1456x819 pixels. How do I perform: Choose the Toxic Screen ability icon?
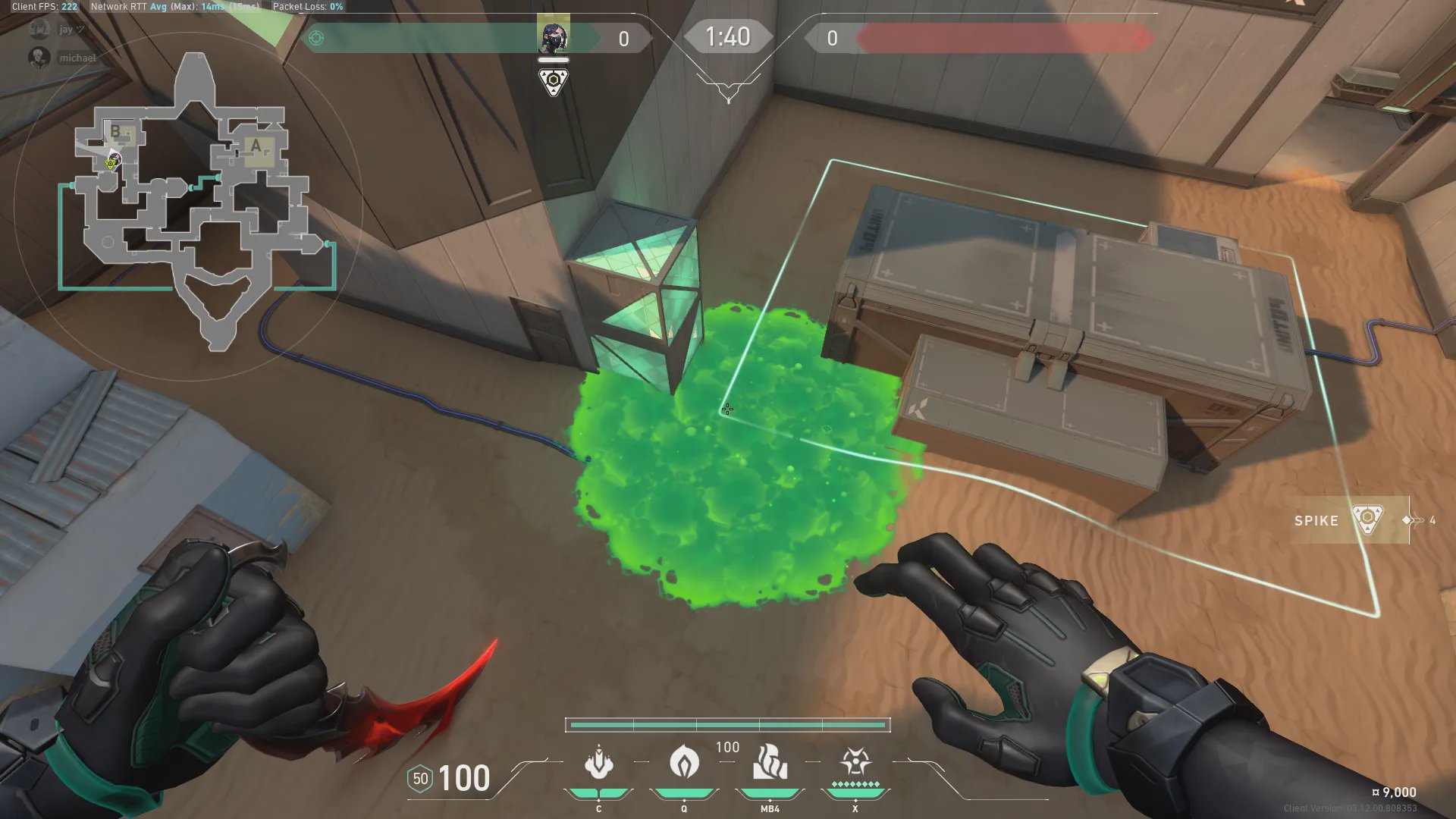(x=770, y=762)
